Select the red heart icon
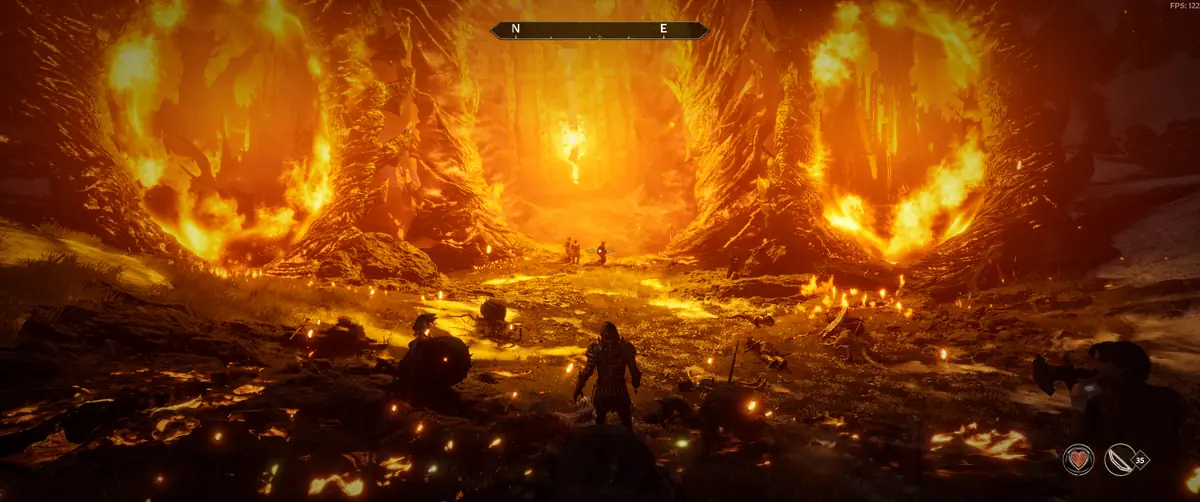The image size is (1200, 502). pos(1077,459)
